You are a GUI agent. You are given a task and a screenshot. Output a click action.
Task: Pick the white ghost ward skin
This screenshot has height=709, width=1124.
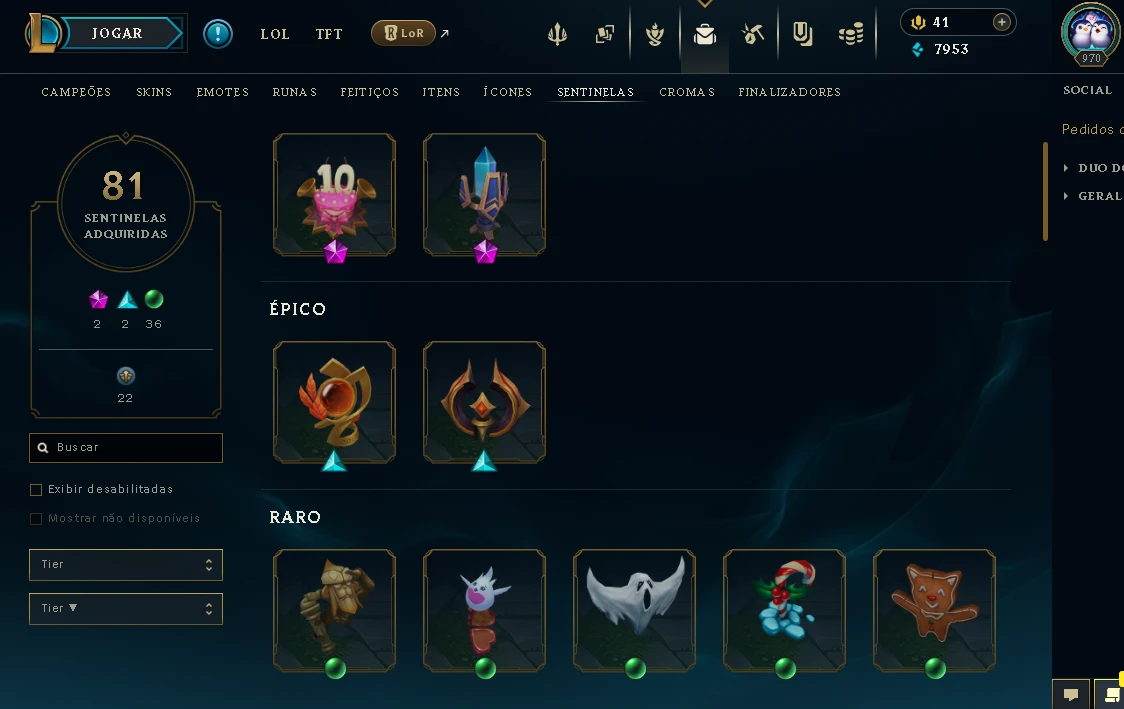[x=635, y=610]
